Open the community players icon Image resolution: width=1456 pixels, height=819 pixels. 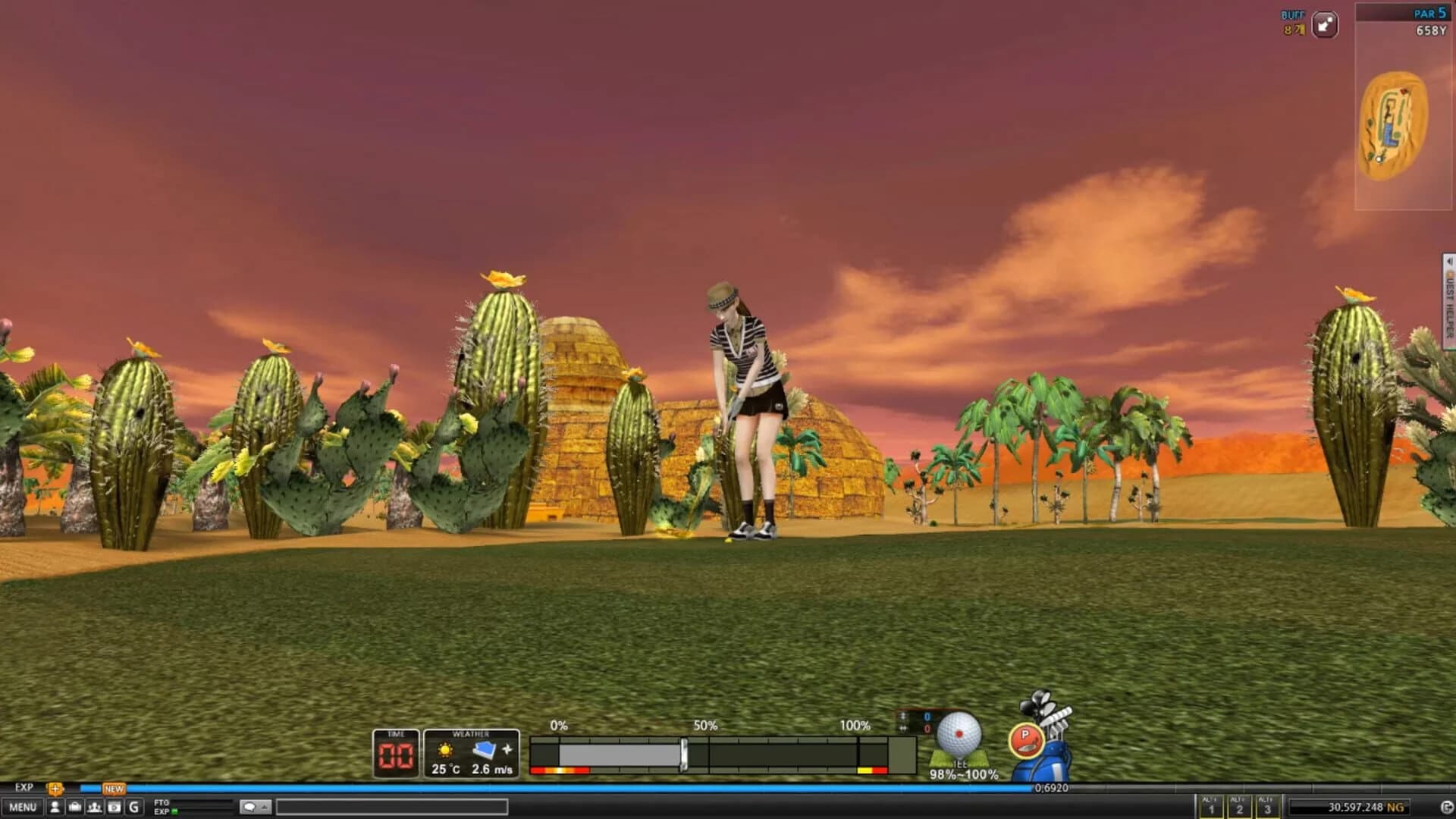(x=94, y=807)
